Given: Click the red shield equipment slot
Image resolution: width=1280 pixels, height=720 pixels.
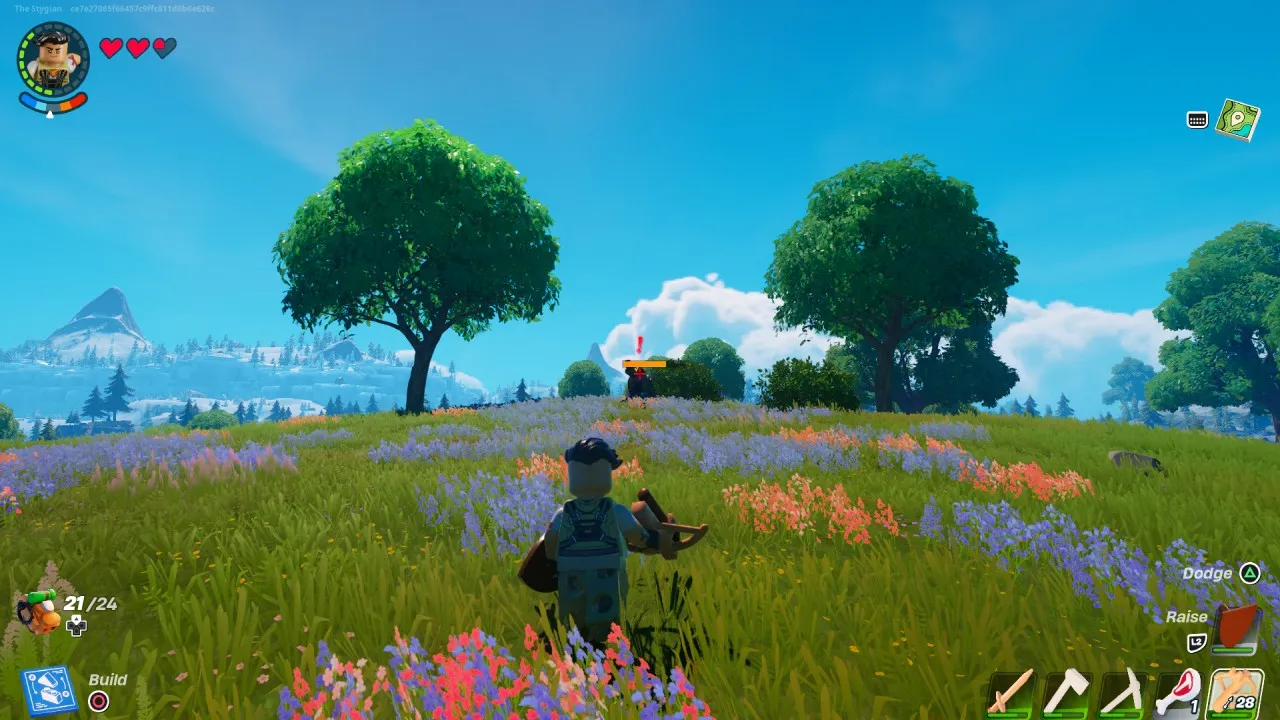Looking at the screenshot, I should 1236,627.
